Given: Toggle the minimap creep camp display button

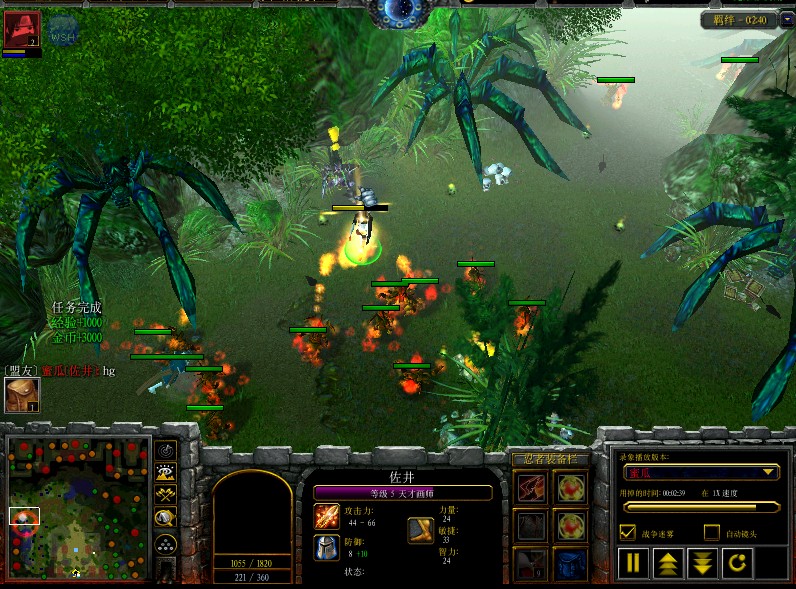Looking at the screenshot, I should [166, 518].
